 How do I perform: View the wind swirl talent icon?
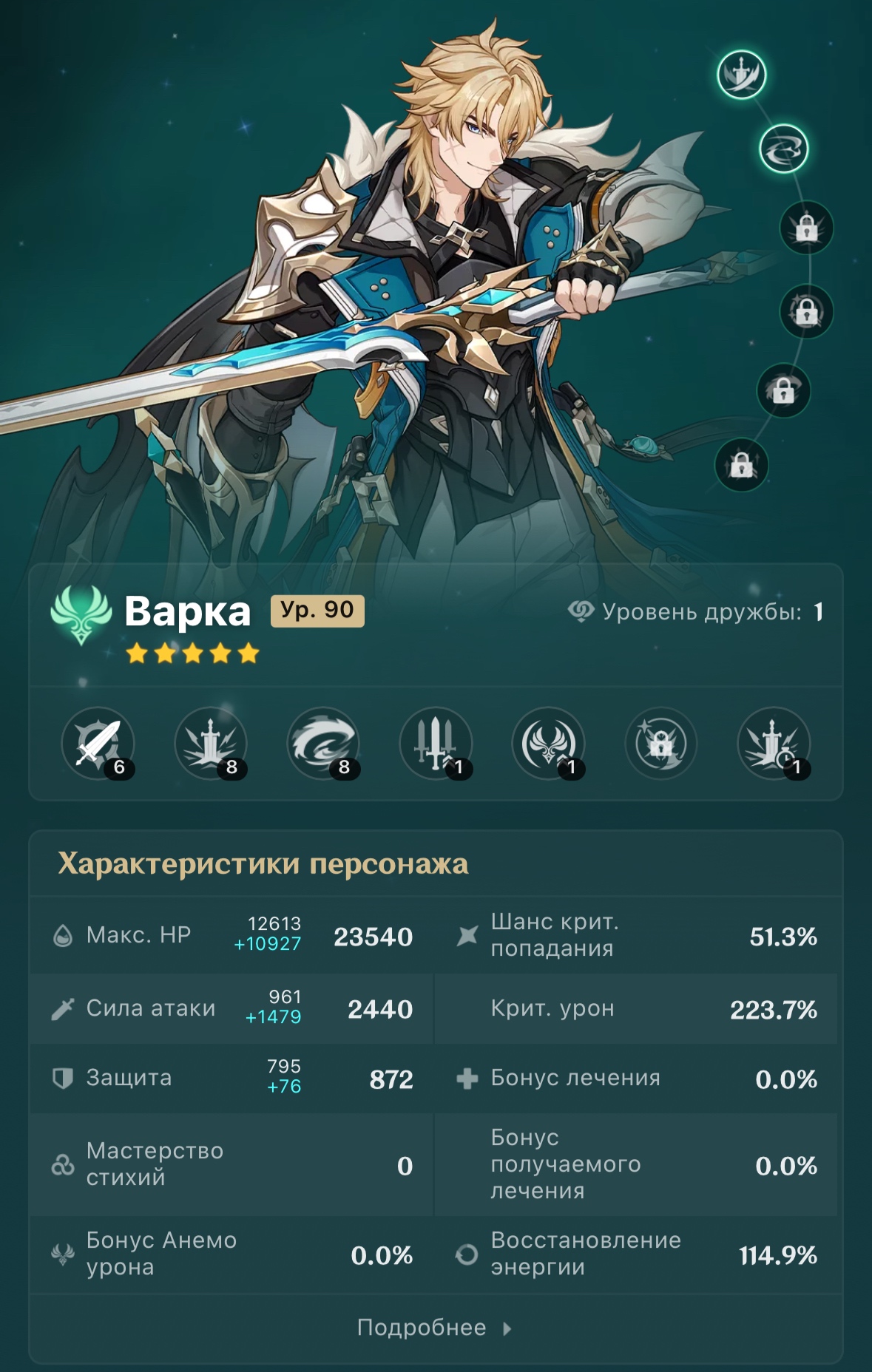click(x=323, y=744)
